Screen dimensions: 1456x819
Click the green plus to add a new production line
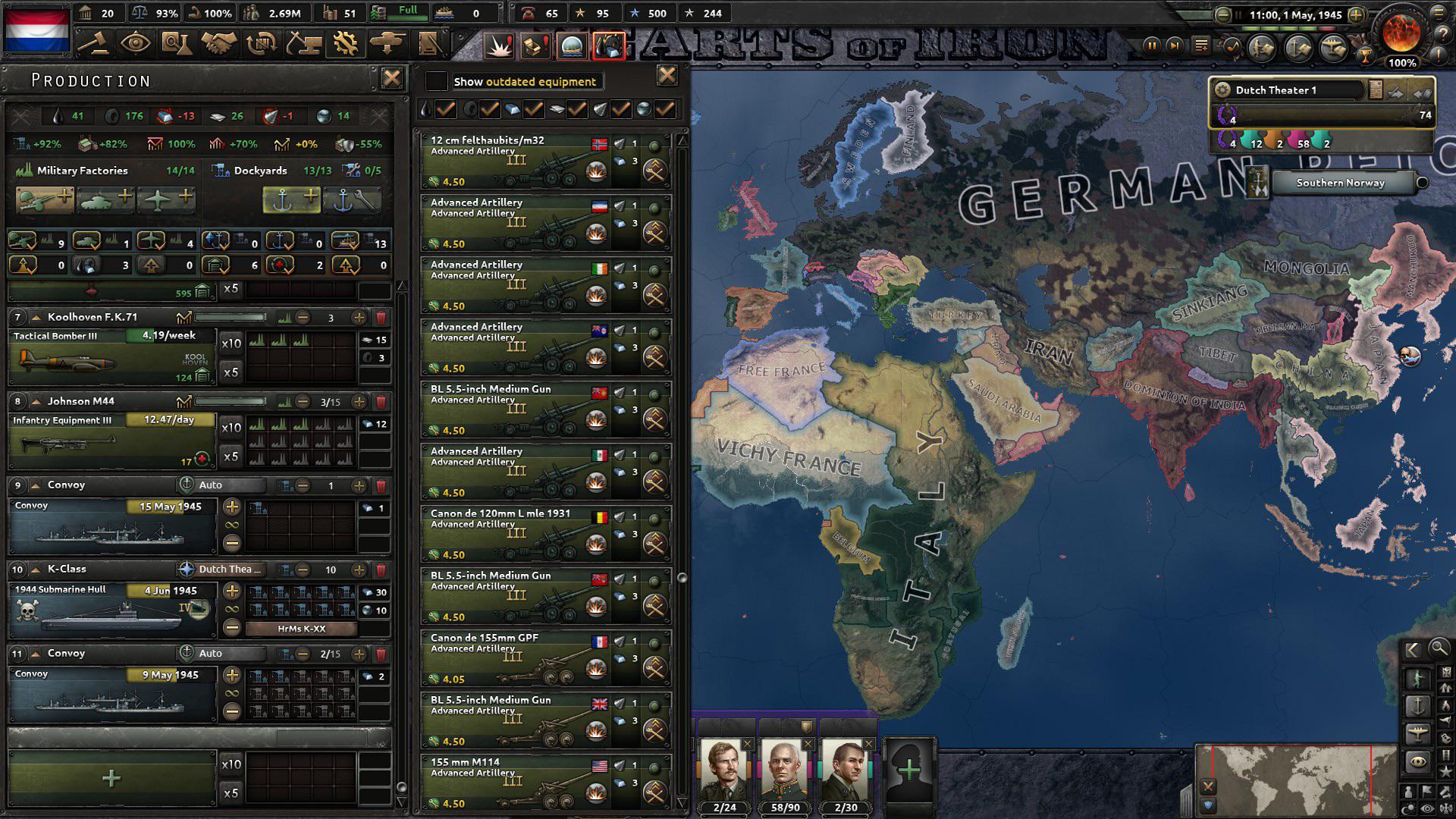click(112, 777)
